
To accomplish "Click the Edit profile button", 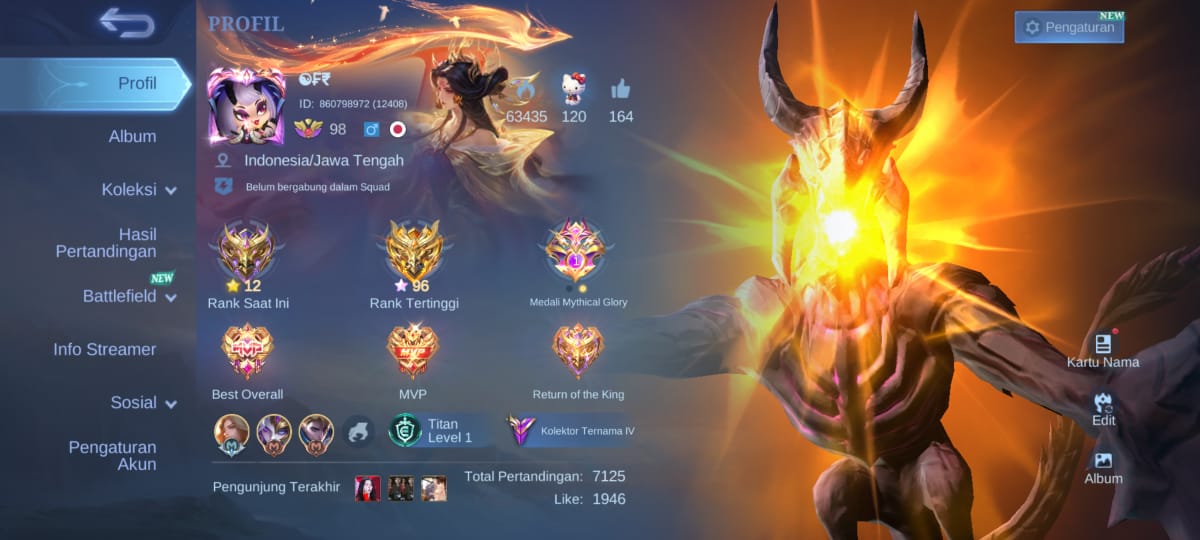I will [1103, 408].
